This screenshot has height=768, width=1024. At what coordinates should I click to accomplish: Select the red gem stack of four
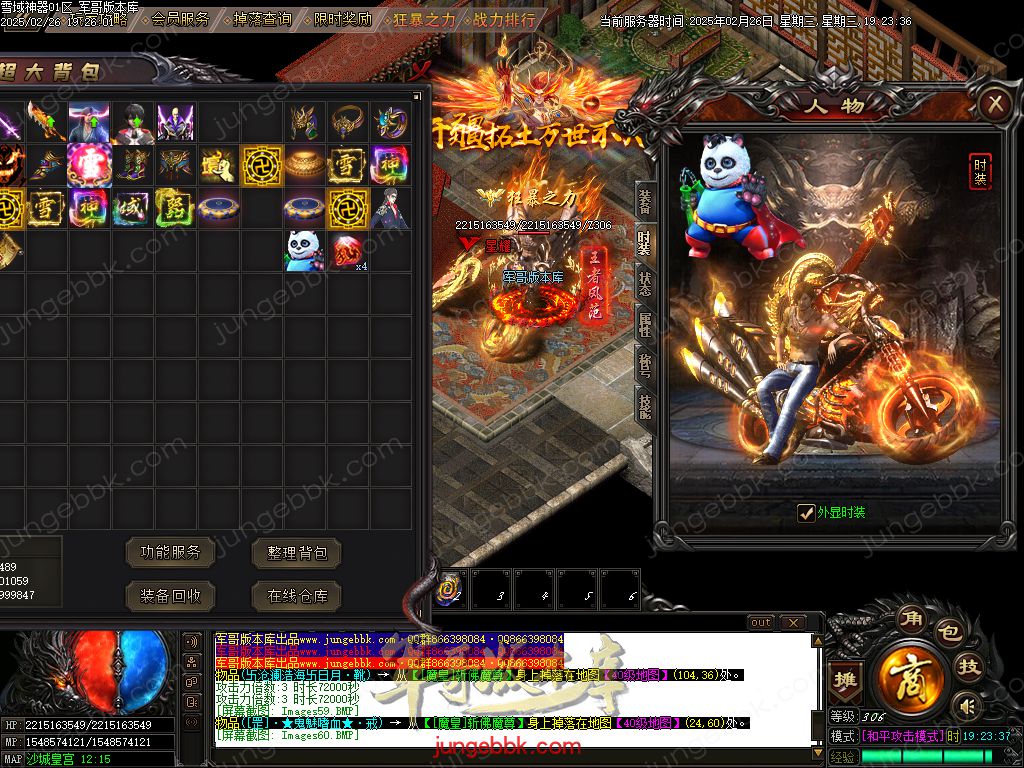347,251
